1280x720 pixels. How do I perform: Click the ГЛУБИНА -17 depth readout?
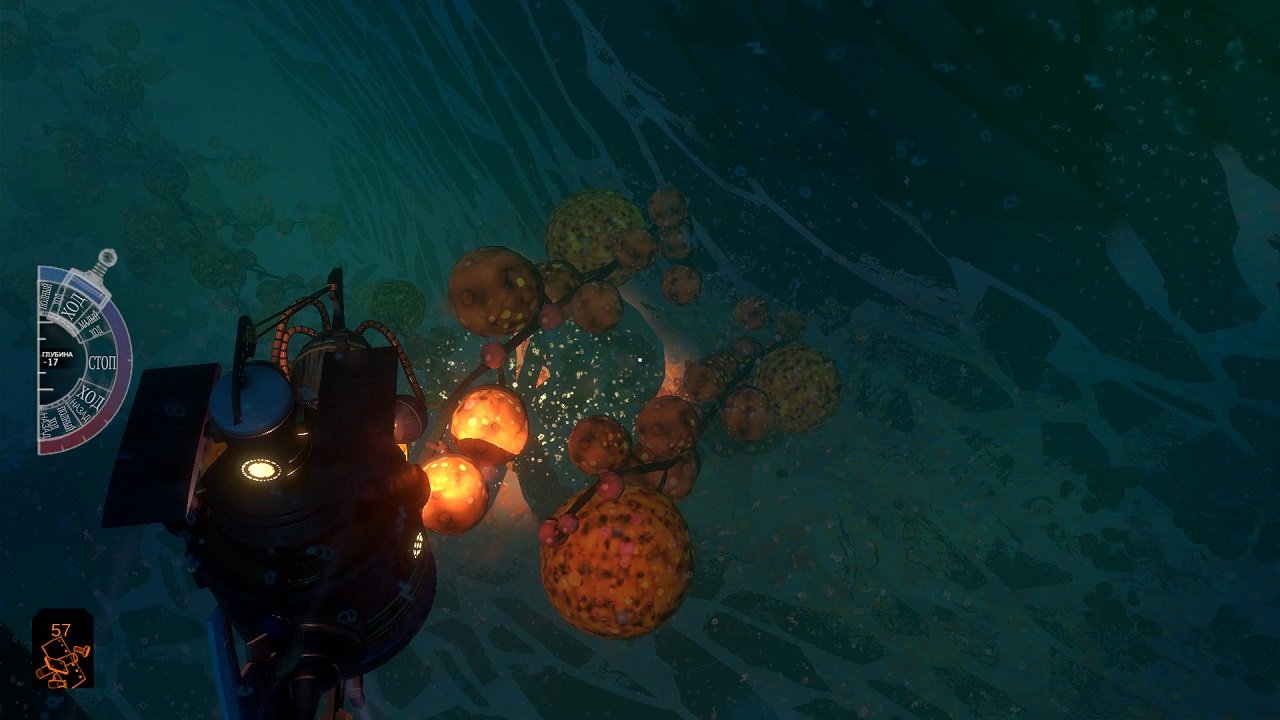56,359
